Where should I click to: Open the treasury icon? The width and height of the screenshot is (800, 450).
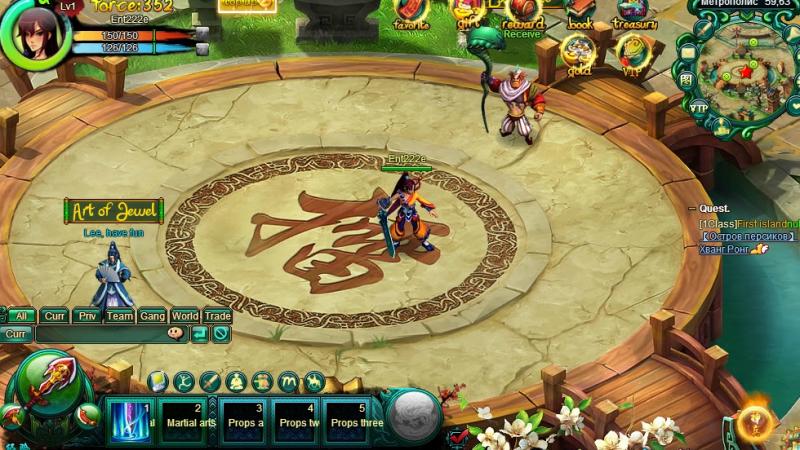coord(634,12)
